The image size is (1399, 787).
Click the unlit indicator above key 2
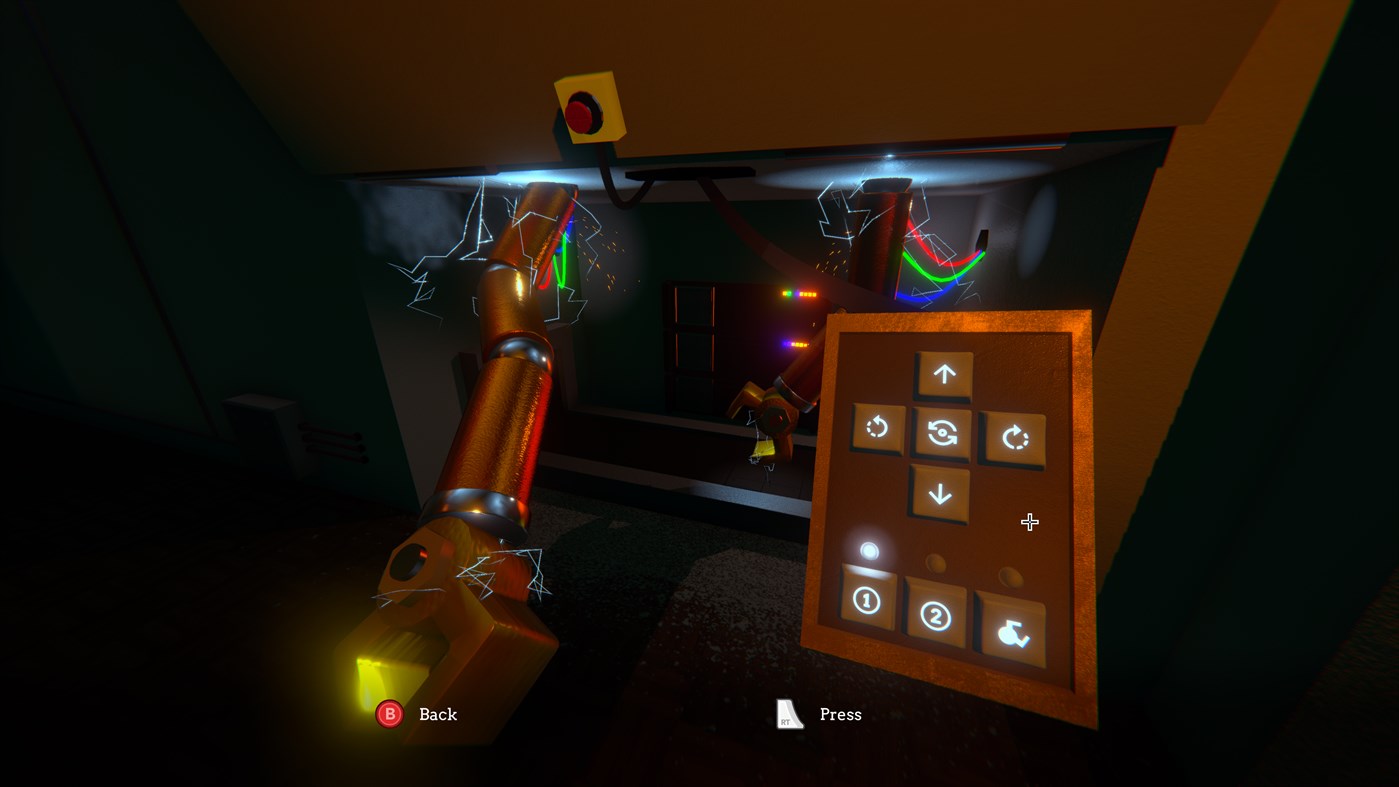click(935, 562)
